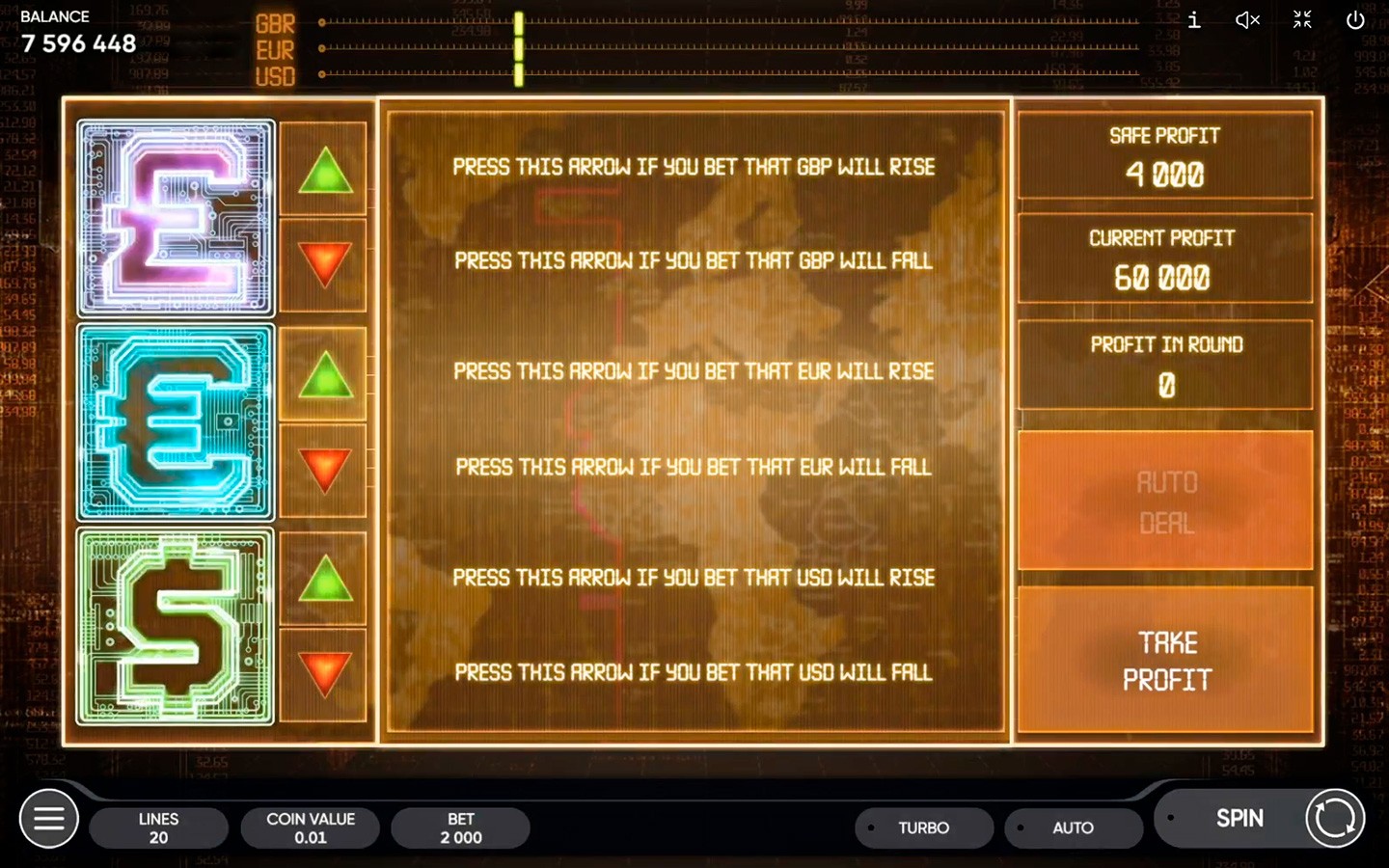Exit fullscreen with the collapse icon
Image resolution: width=1389 pixels, height=868 pixels.
click(x=1302, y=20)
